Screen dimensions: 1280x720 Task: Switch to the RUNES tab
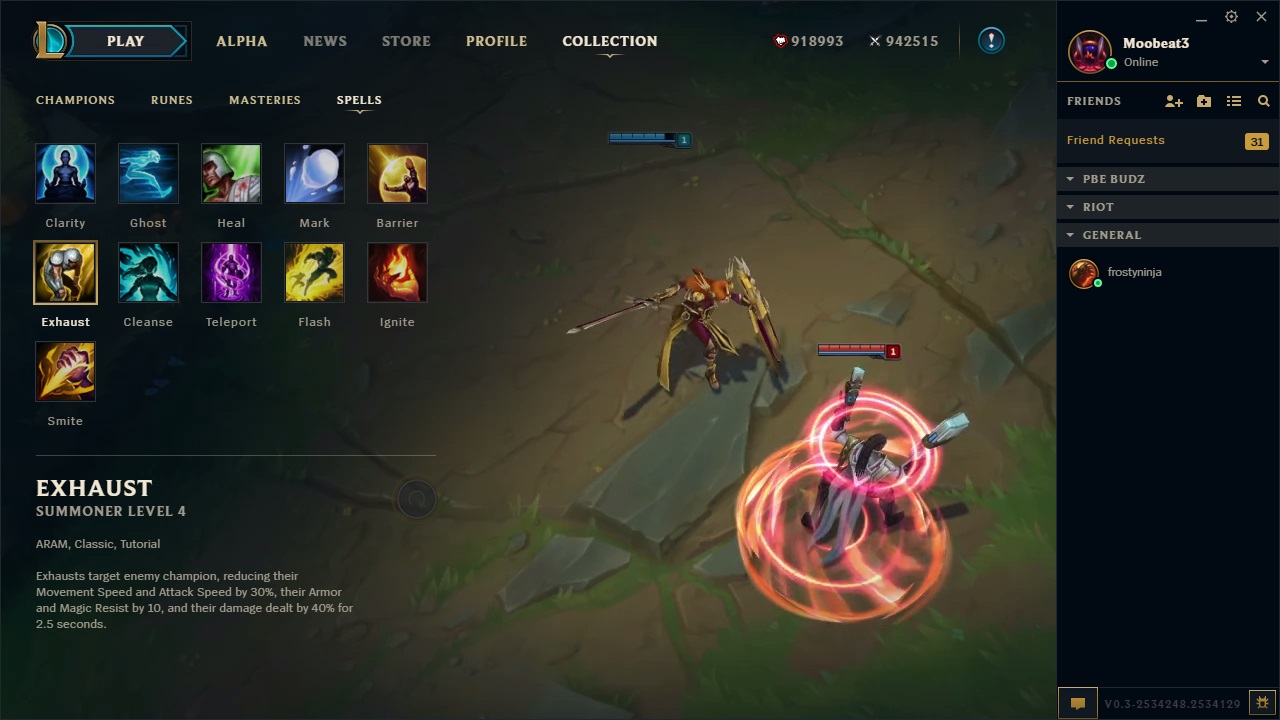pyautogui.click(x=171, y=100)
